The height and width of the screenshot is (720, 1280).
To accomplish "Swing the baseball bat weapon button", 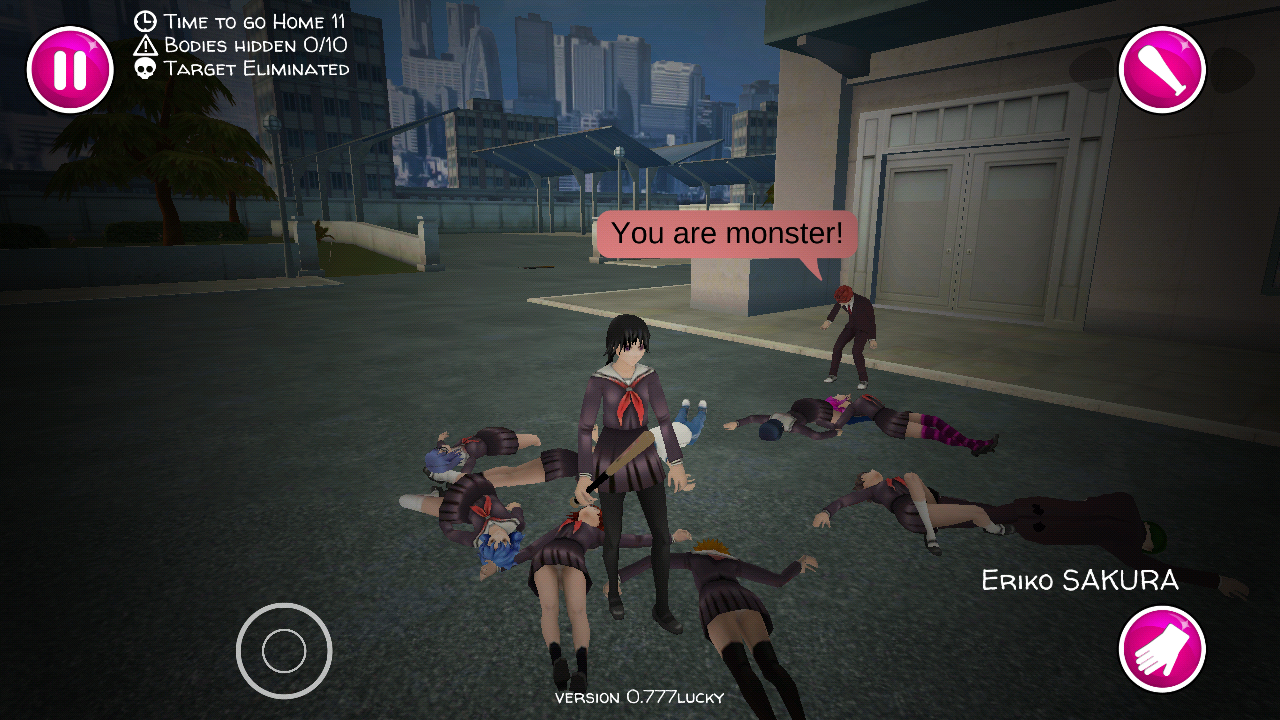I will (x=1161, y=70).
